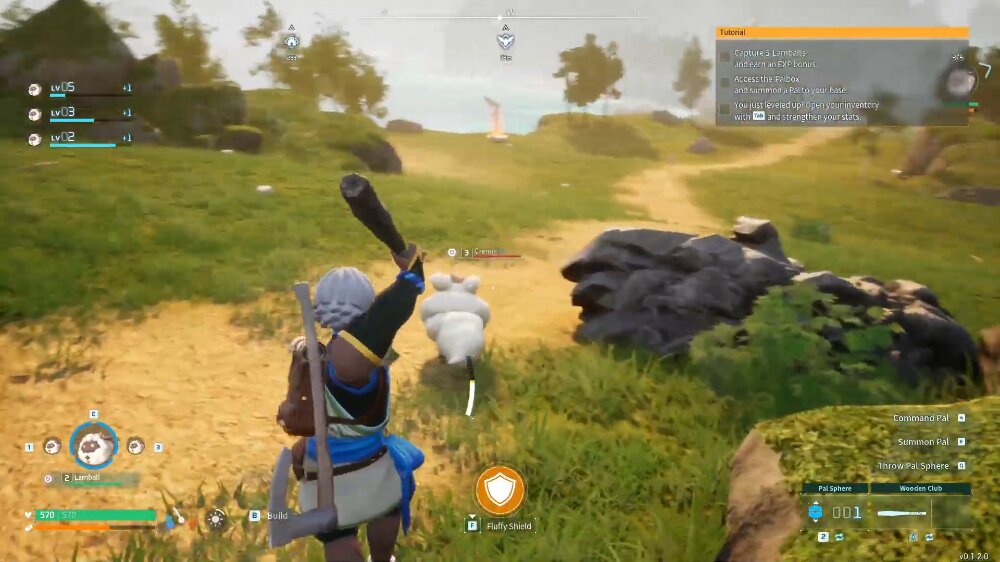
Task: Click the sun time-of-day dial icon
Action: pyautogui.click(x=215, y=518)
